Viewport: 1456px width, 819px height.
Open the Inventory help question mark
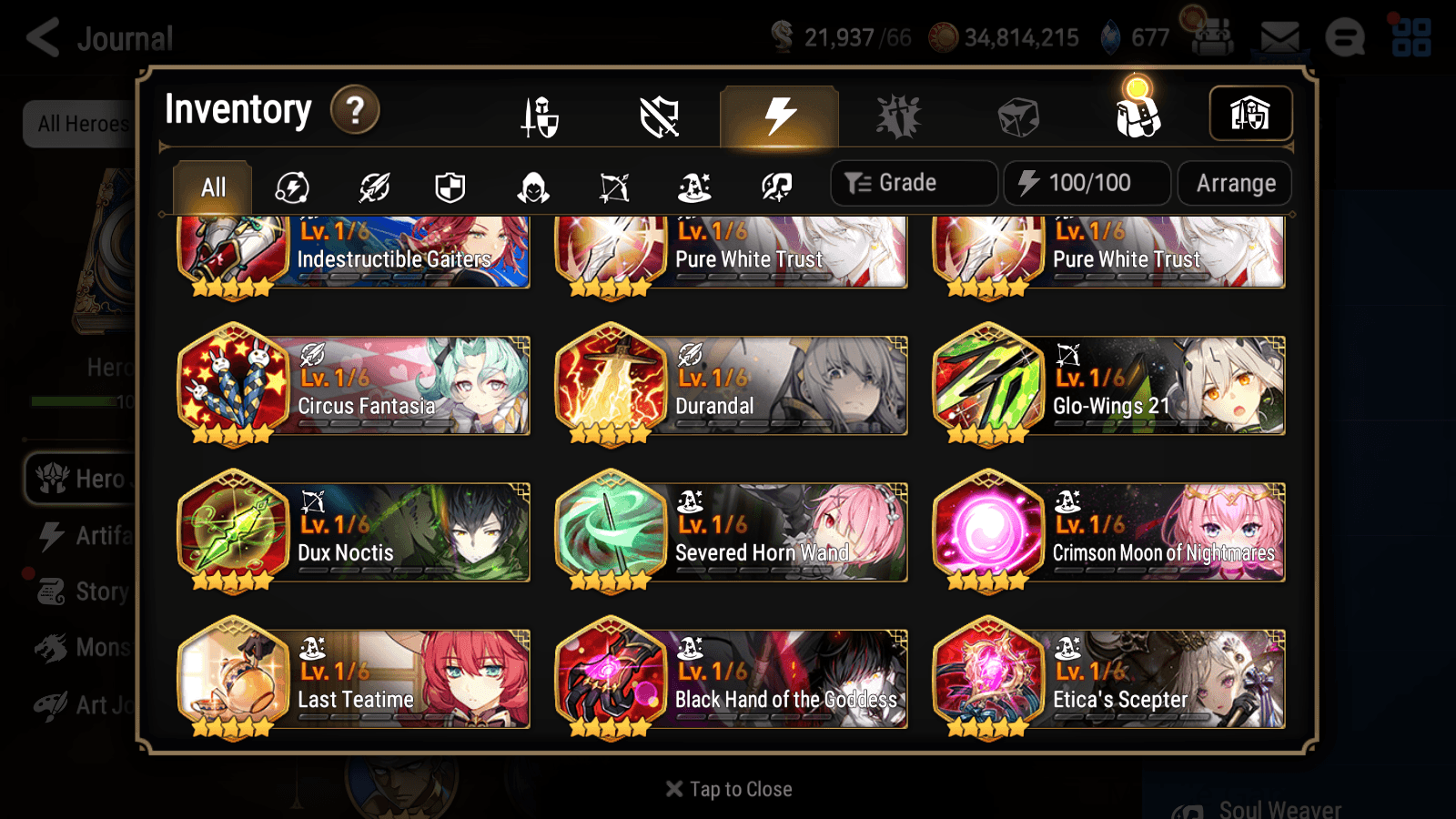pos(354,109)
